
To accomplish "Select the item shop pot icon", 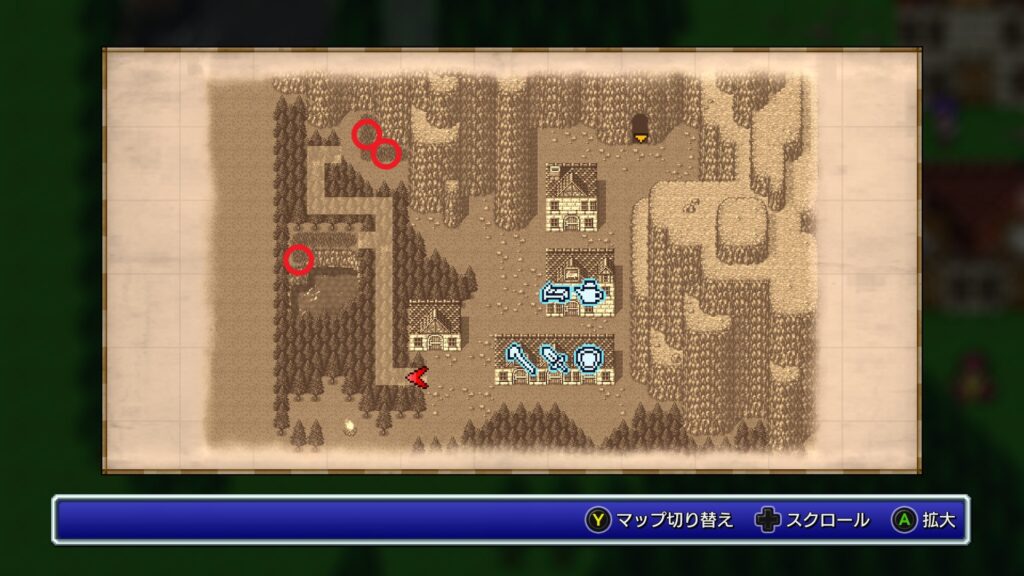I will pos(592,294).
